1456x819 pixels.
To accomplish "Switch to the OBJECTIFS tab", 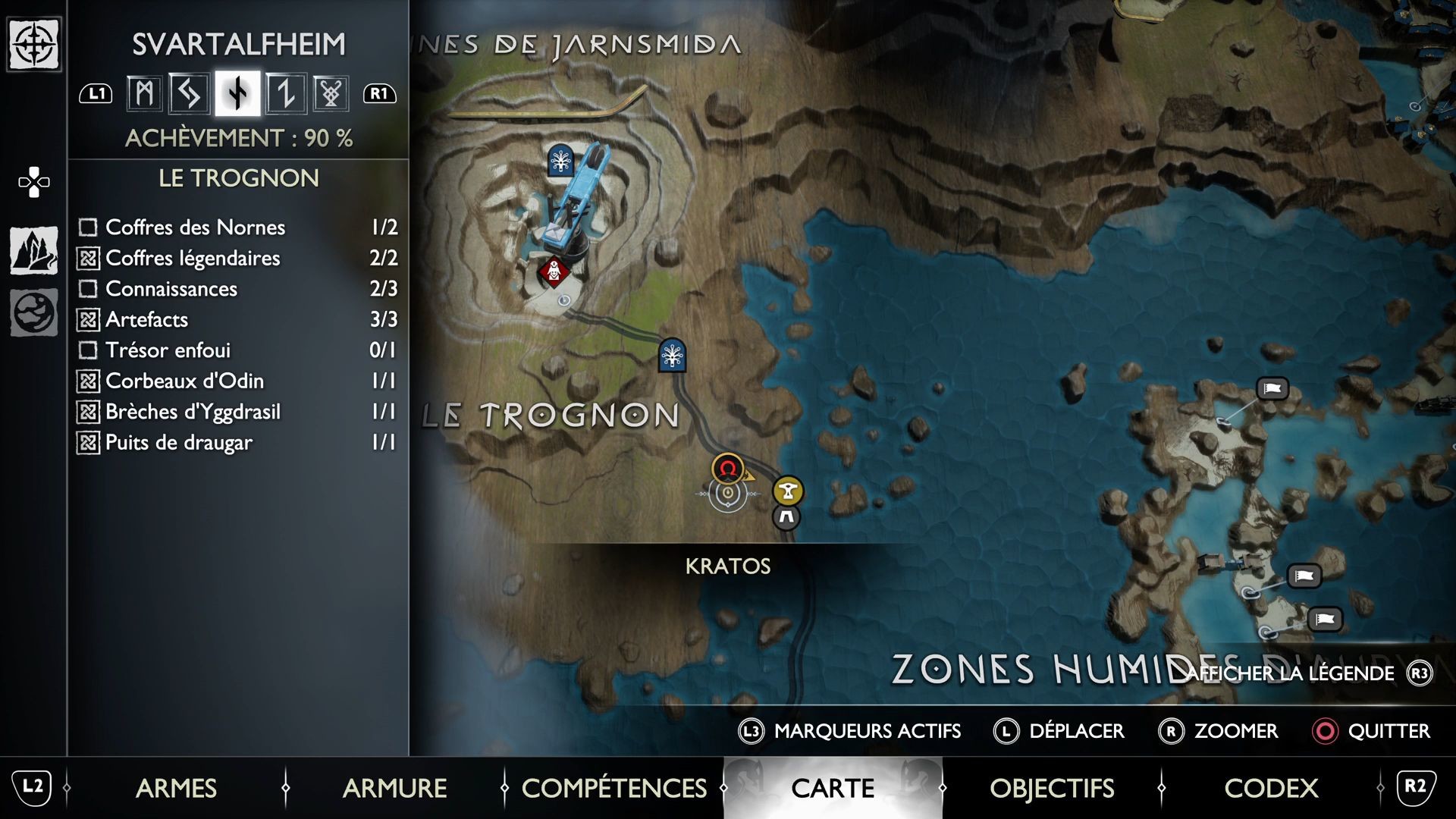I will click(1053, 789).
